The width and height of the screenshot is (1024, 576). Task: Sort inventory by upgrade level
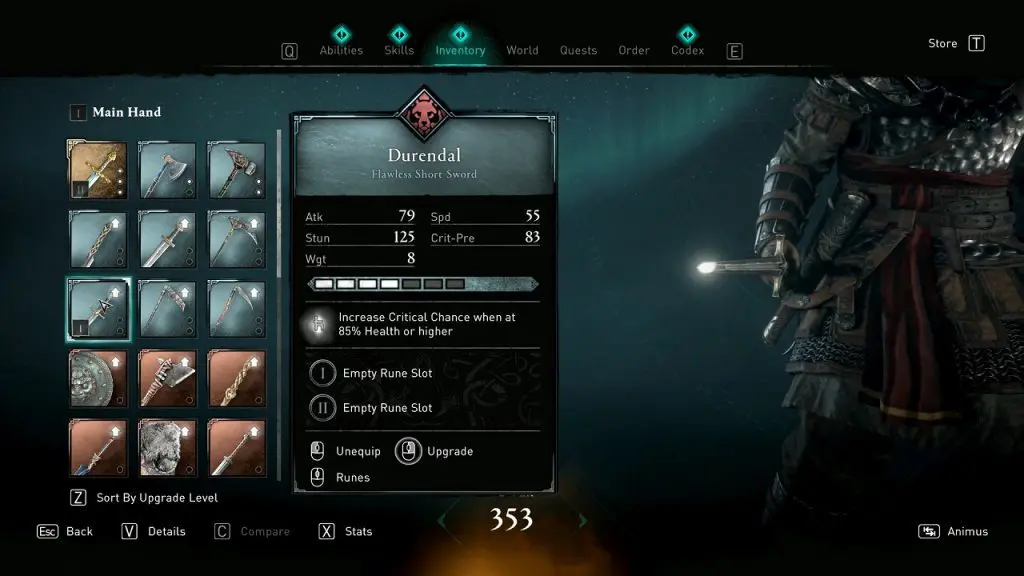157,497
